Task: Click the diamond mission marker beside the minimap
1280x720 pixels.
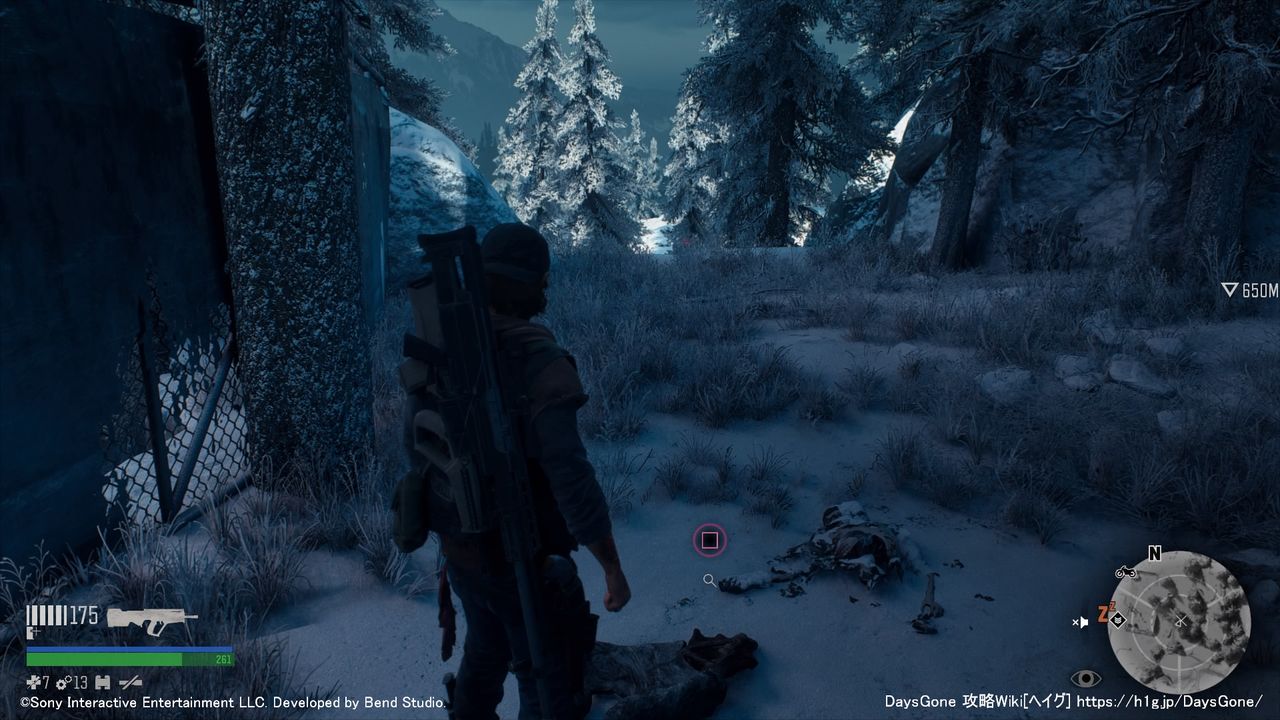Action: (x=1119, y=621)
